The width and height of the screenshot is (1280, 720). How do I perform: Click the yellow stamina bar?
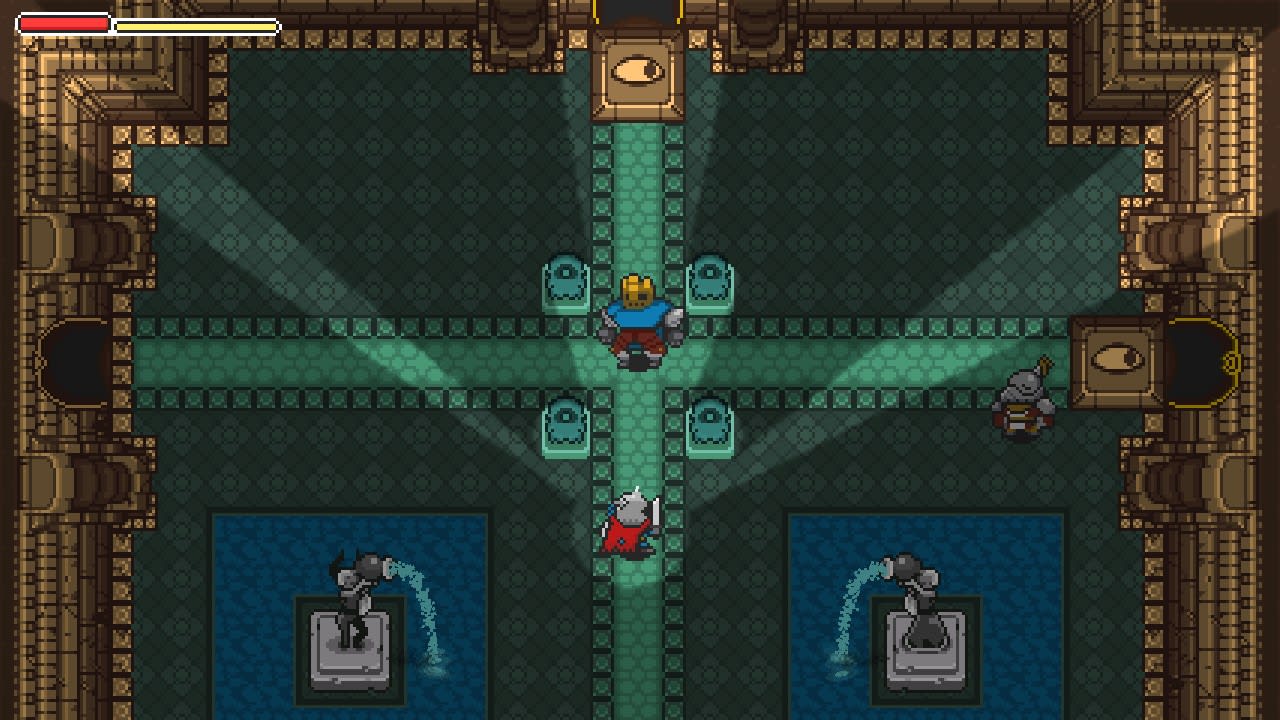[x=195, y=25]
